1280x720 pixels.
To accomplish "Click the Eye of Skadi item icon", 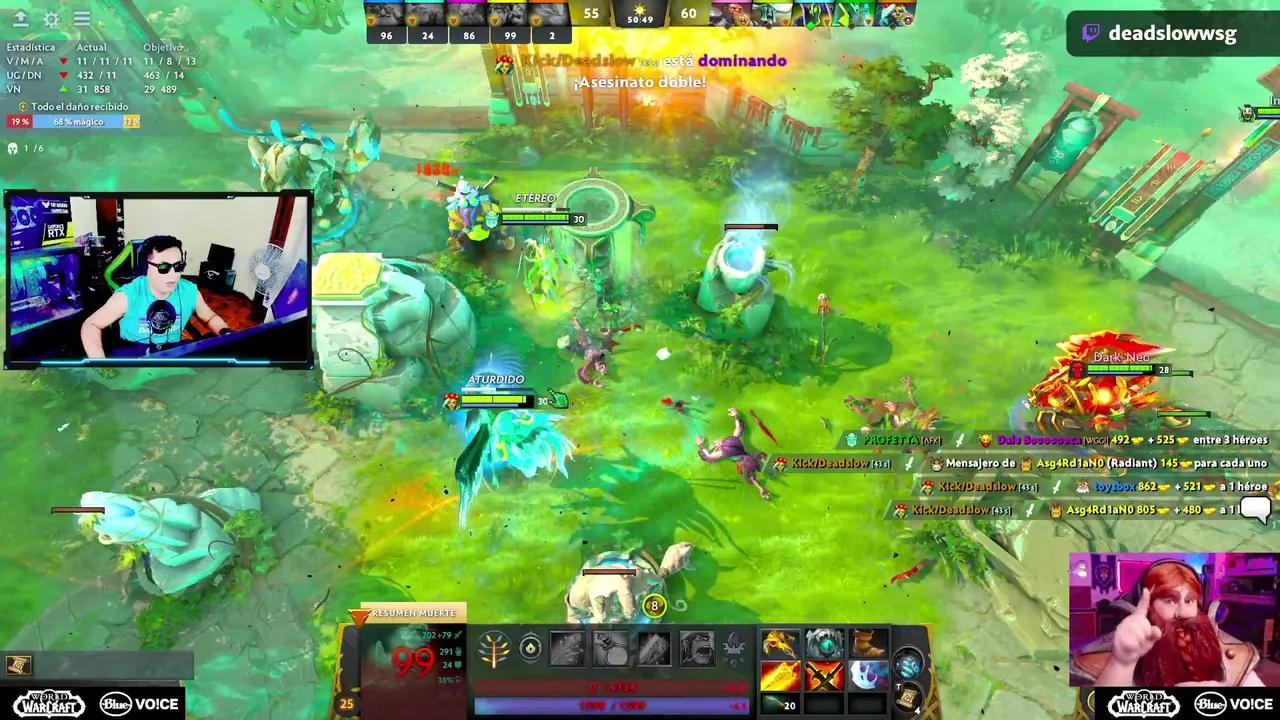I will click(823, 645).
